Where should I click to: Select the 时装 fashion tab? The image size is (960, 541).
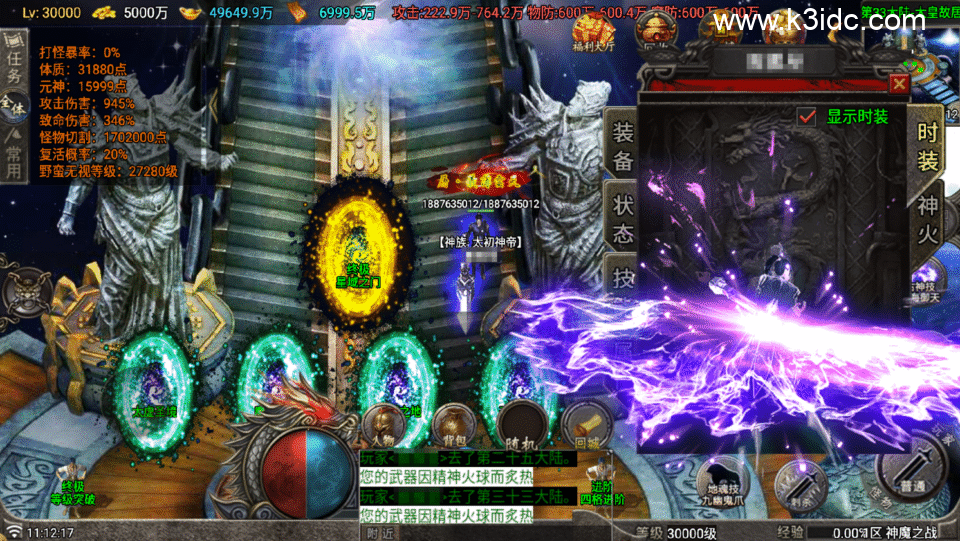pos(927,145)
